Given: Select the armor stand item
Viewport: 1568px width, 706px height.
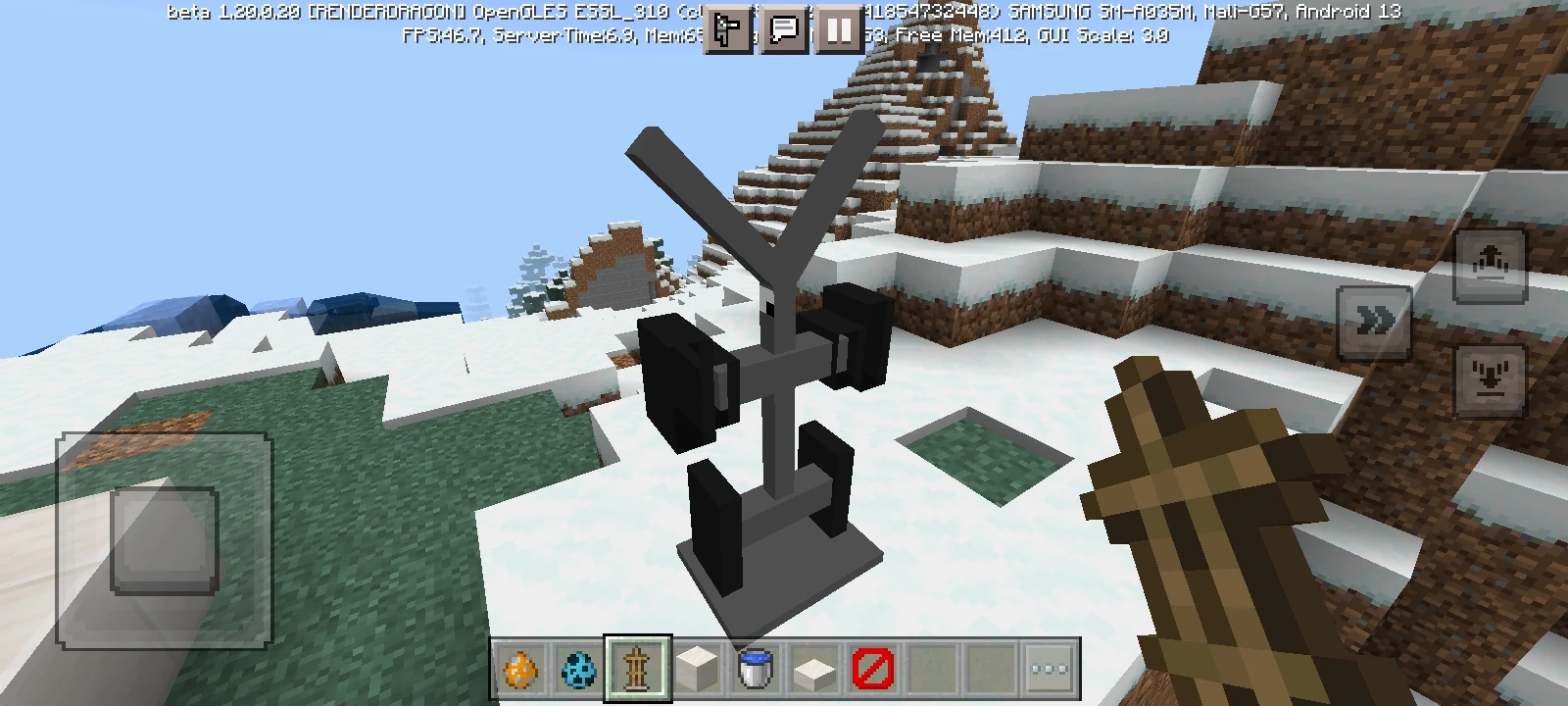Looking at the screenshot, I should point(637,669).
